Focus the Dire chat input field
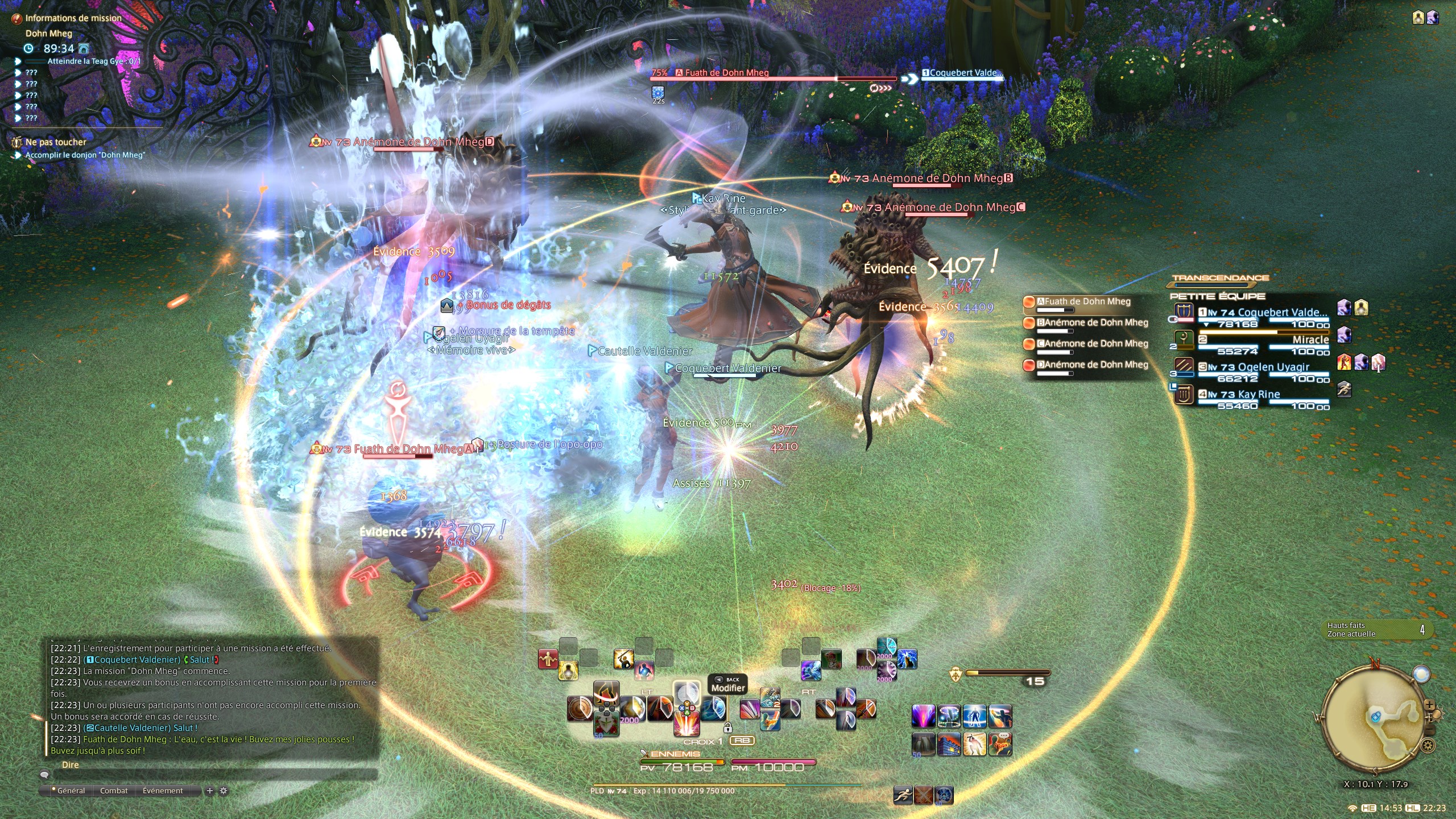The width and height of the screenshot is (1456, 819). (216, 775)
